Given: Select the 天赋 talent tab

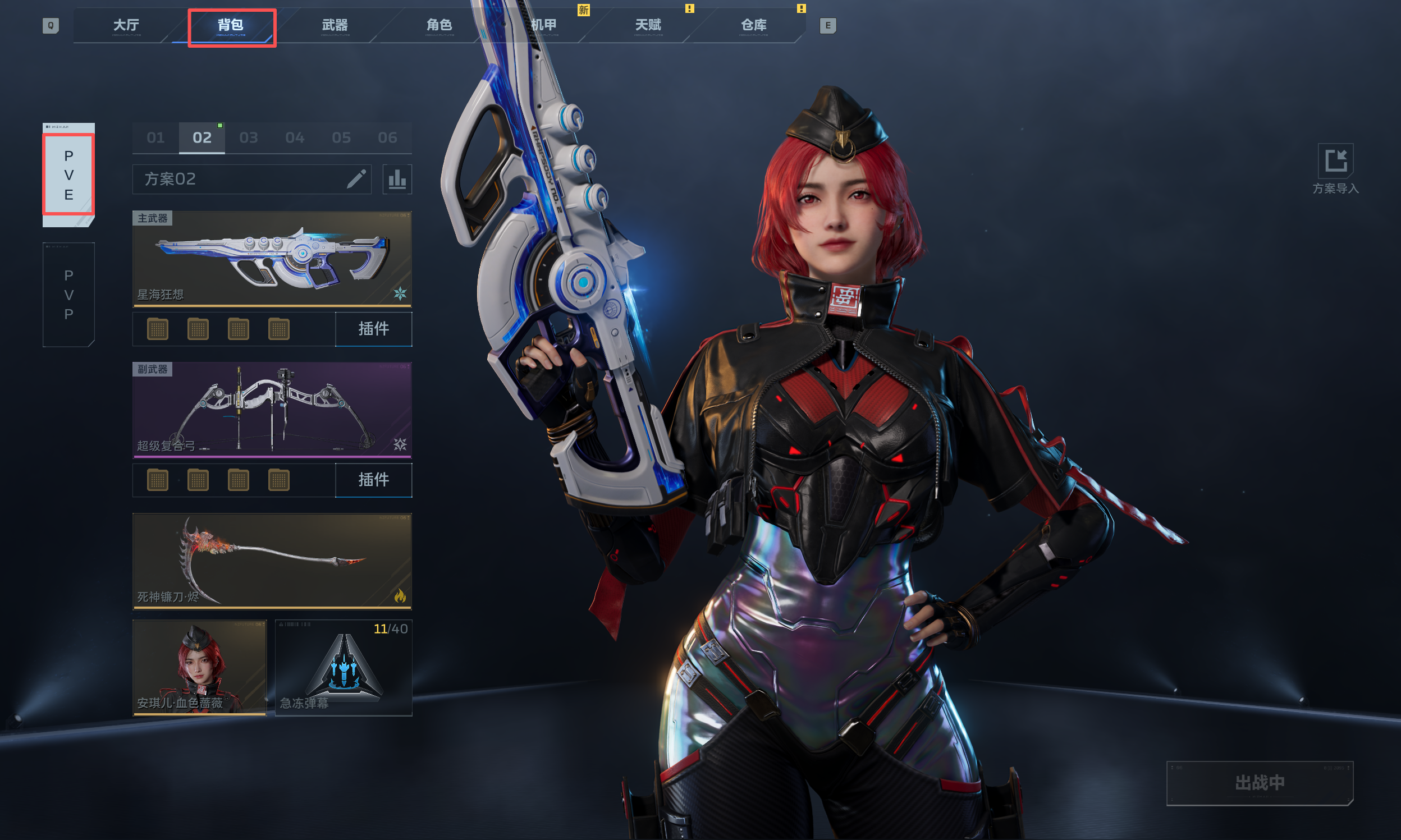Looking at the screenshot, I should [x=648, y=25].
